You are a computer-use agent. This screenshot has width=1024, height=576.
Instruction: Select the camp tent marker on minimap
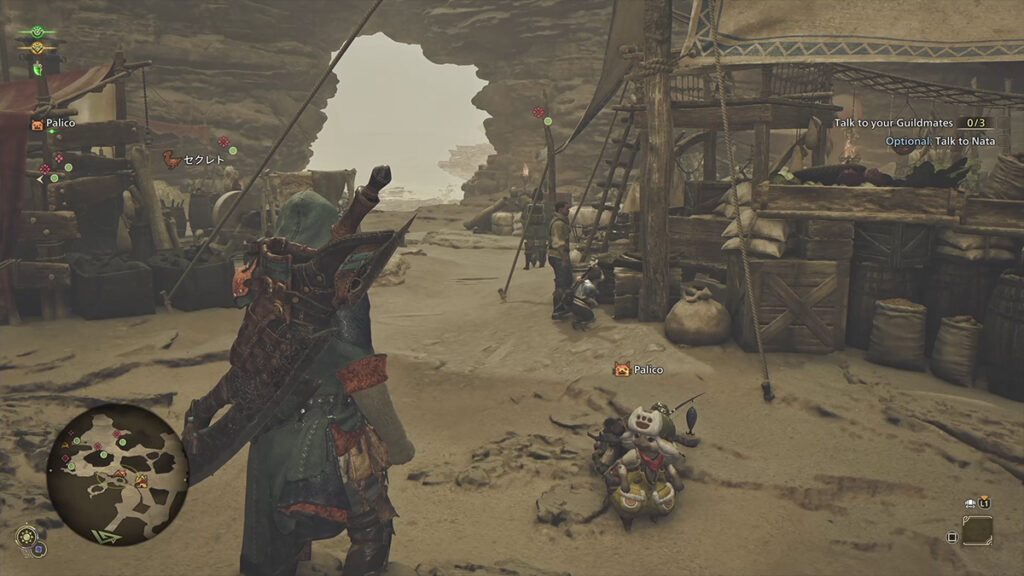coord(141,482)
